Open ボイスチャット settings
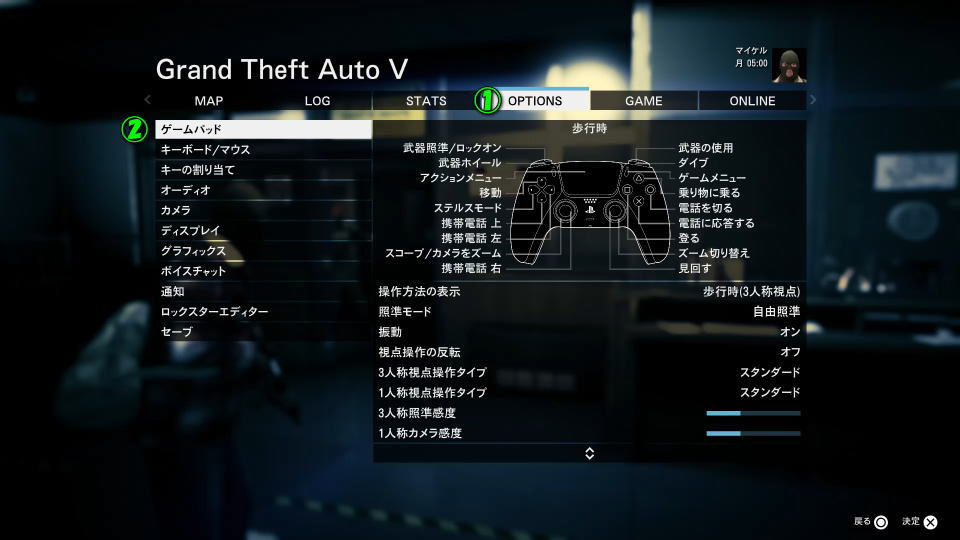This screenshot has width=960, height=540. click(263, 271)
